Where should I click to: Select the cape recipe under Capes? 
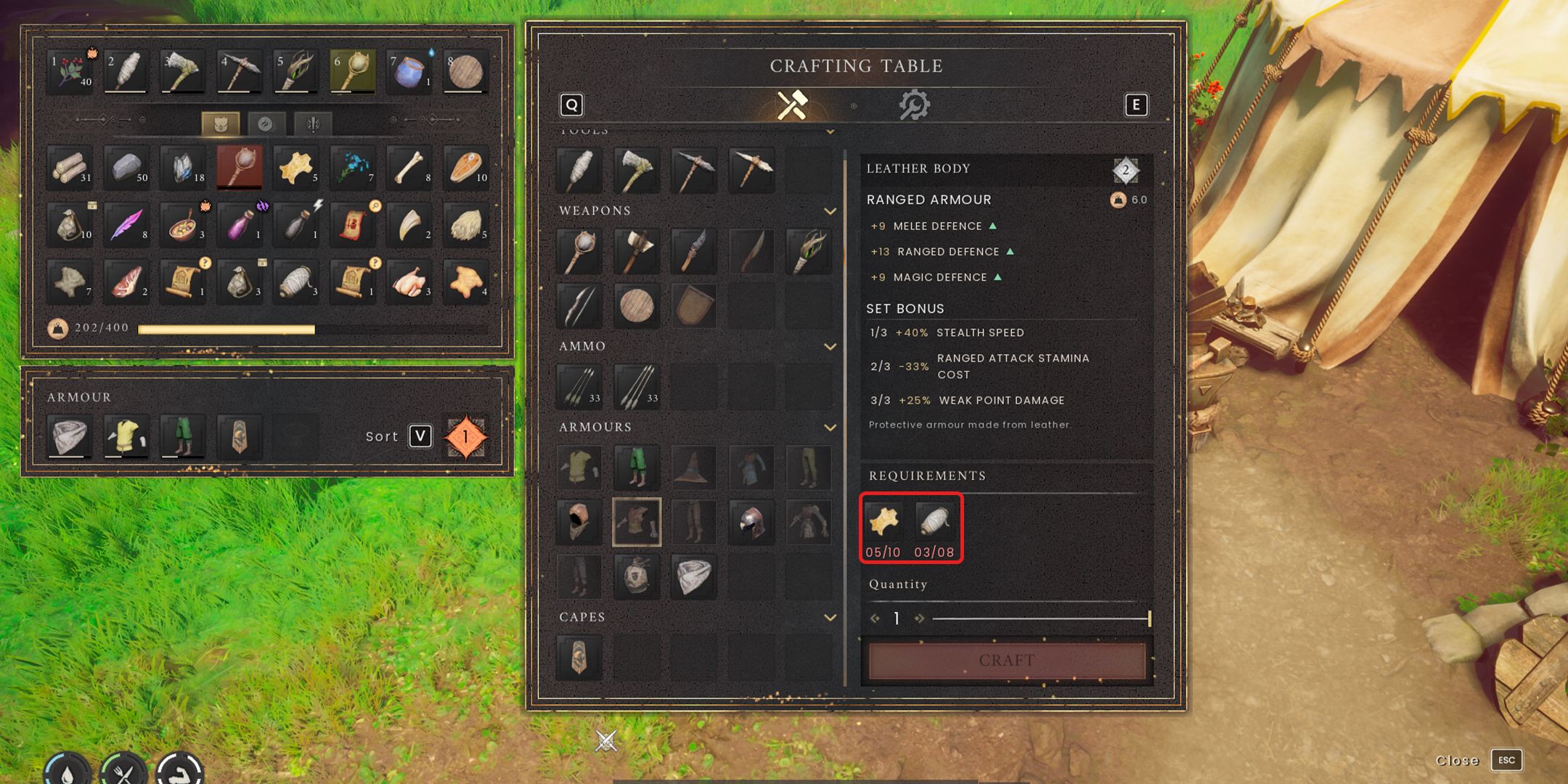coord(579,656)
